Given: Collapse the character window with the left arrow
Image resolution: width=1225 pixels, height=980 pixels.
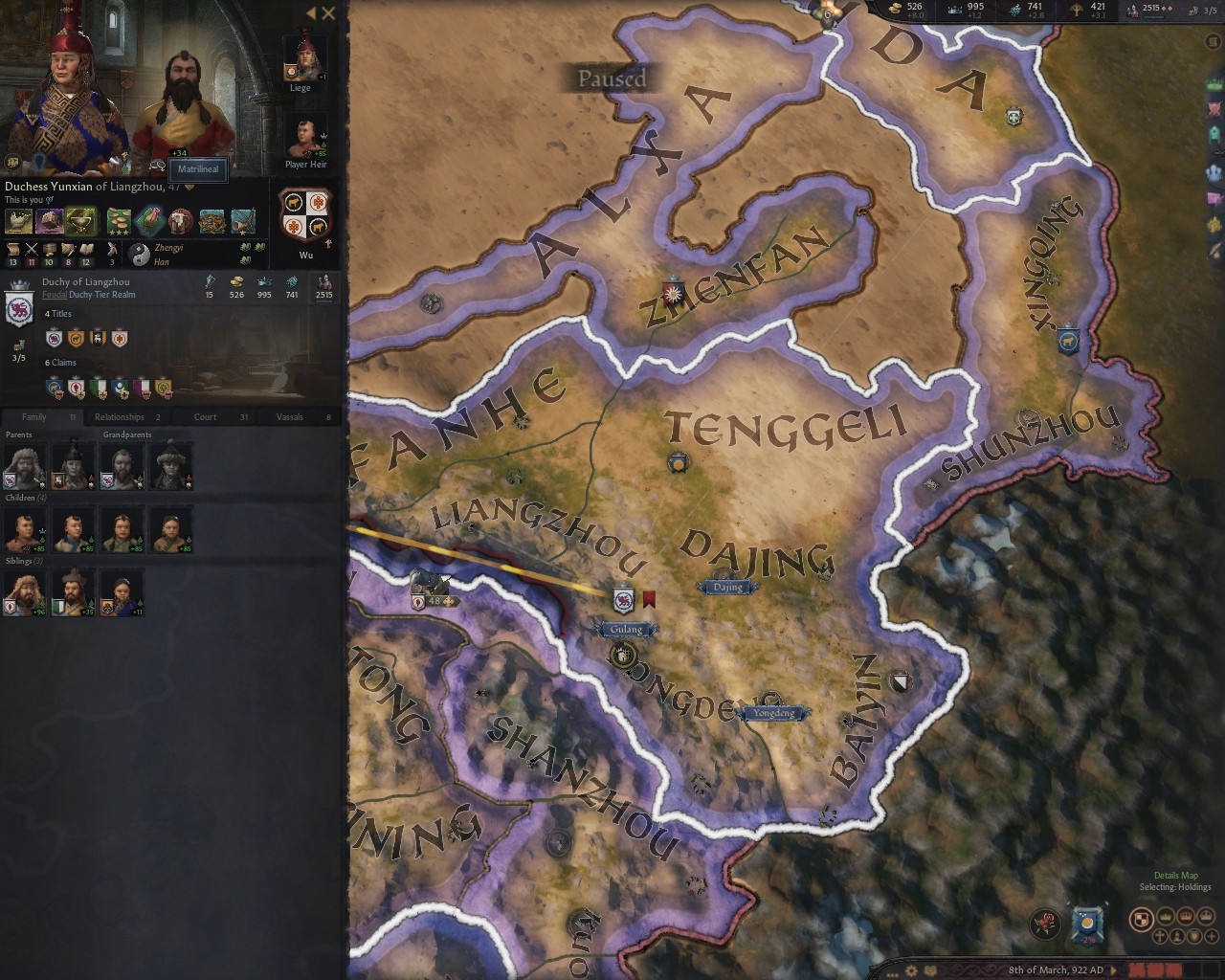Looking at the screenshot, I should (310, 13).
